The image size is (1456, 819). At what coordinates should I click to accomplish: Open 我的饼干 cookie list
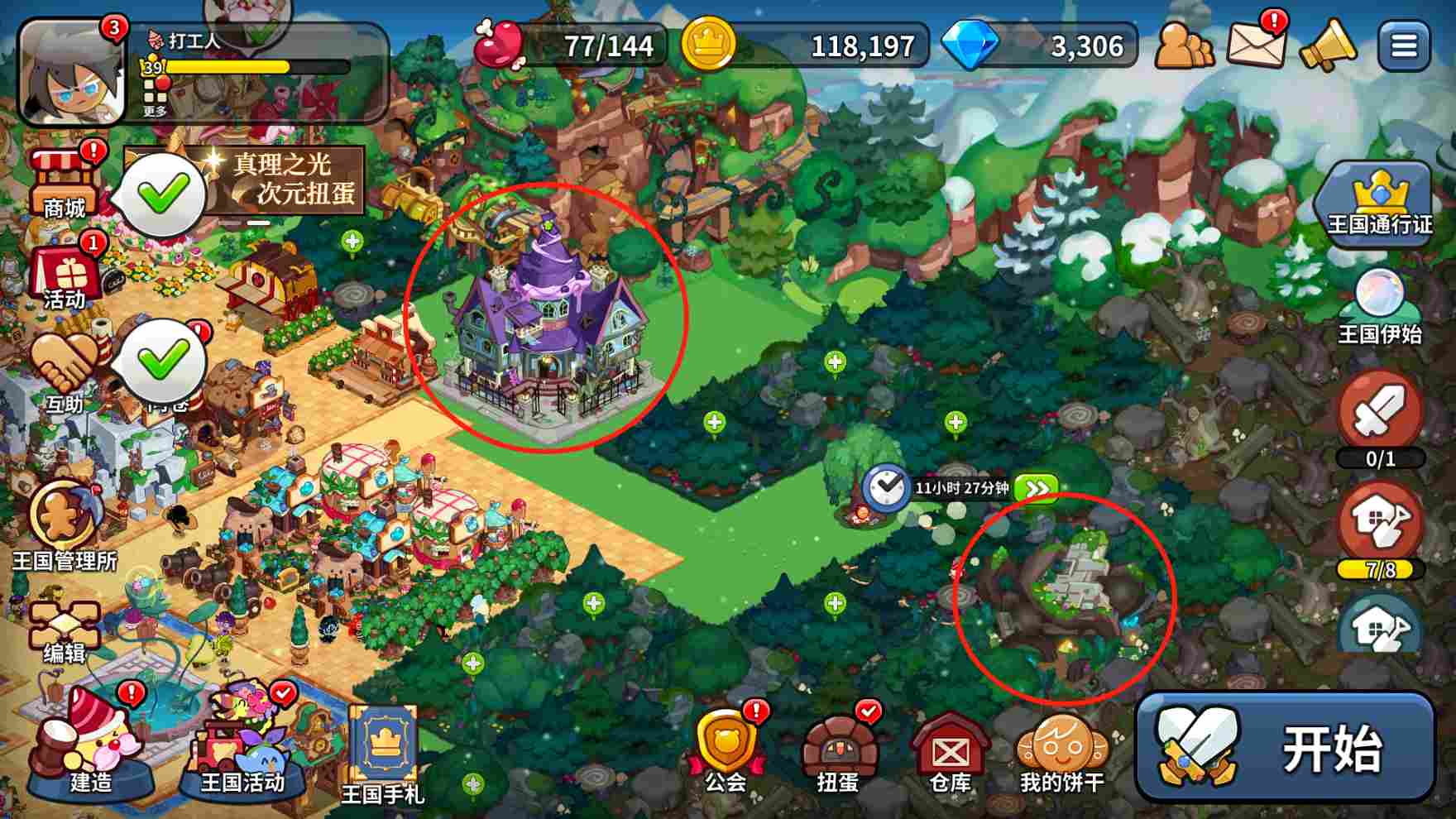coord(1062,749)
